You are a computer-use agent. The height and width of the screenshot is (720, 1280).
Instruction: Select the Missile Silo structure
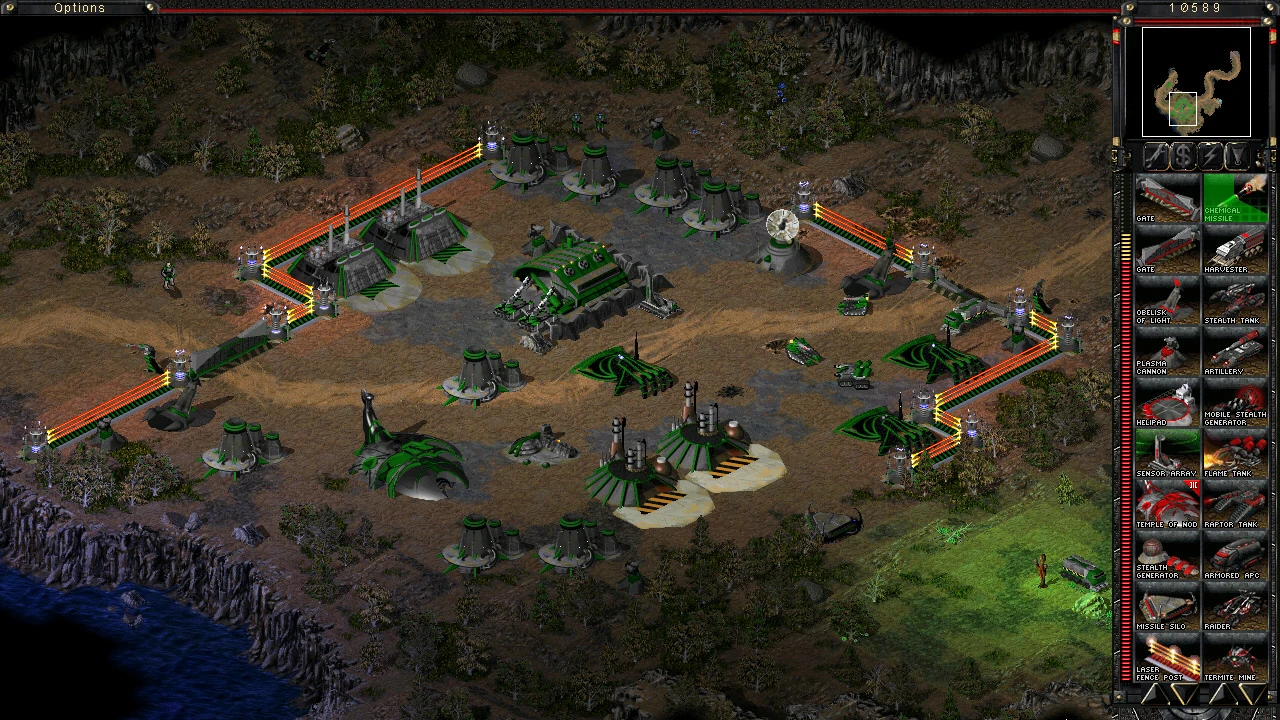1167,607
